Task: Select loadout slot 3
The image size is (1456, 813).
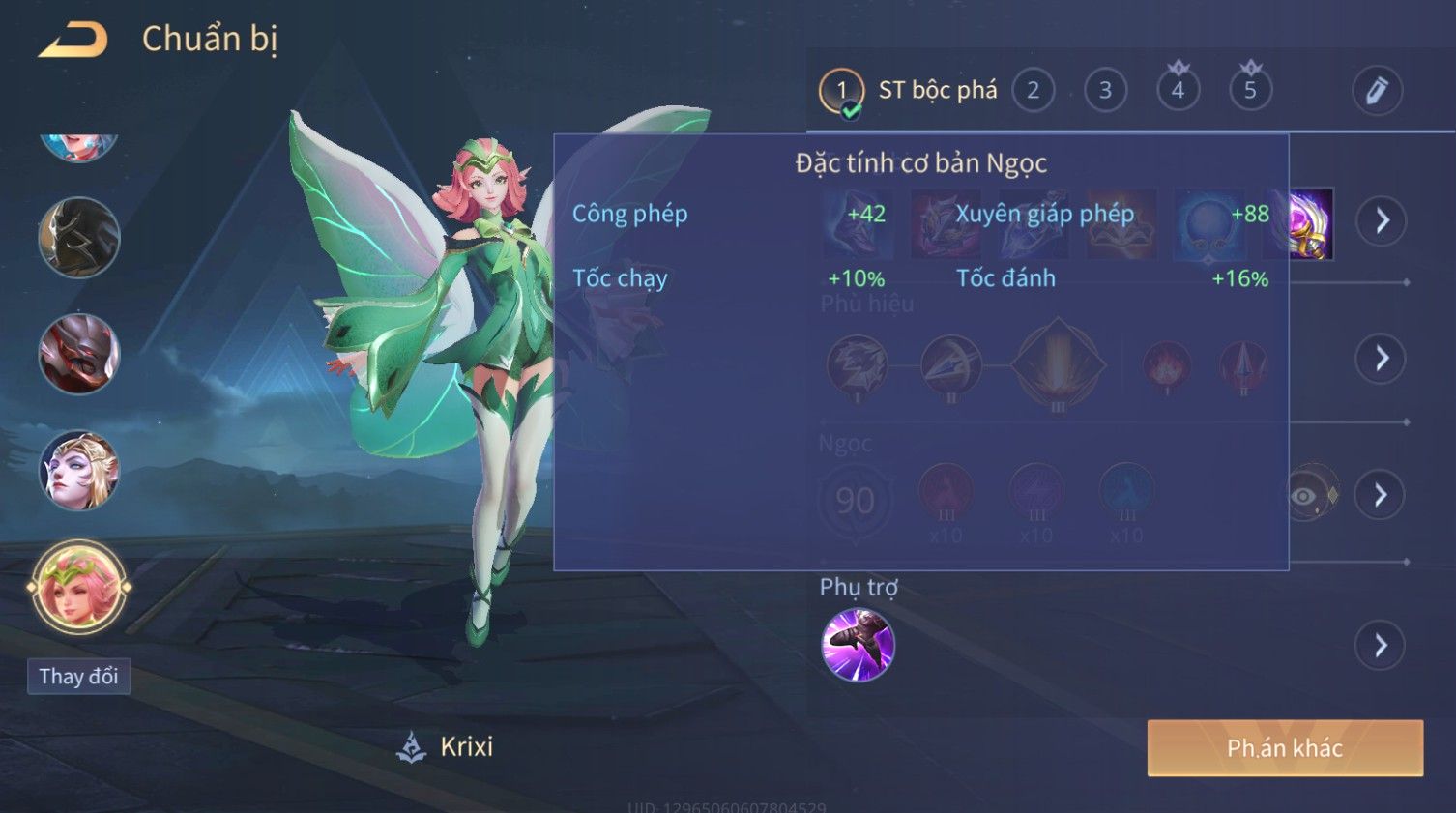Action: (x=1105, y=91)
